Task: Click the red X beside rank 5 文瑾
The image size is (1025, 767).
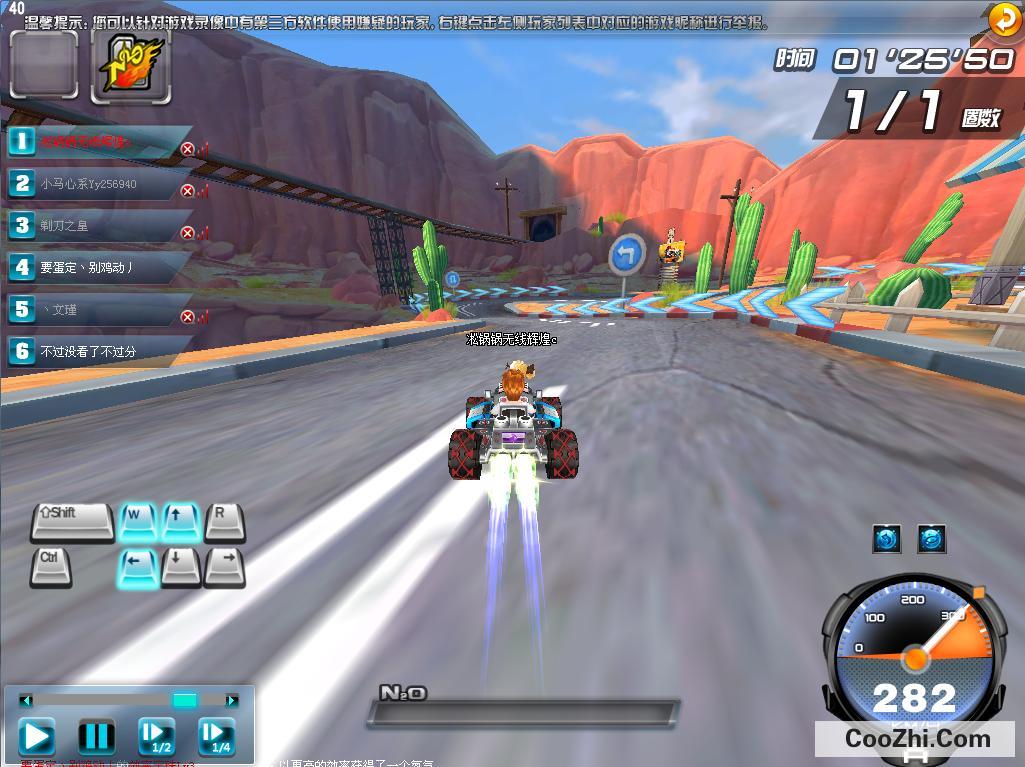Action: pos(187,317)
